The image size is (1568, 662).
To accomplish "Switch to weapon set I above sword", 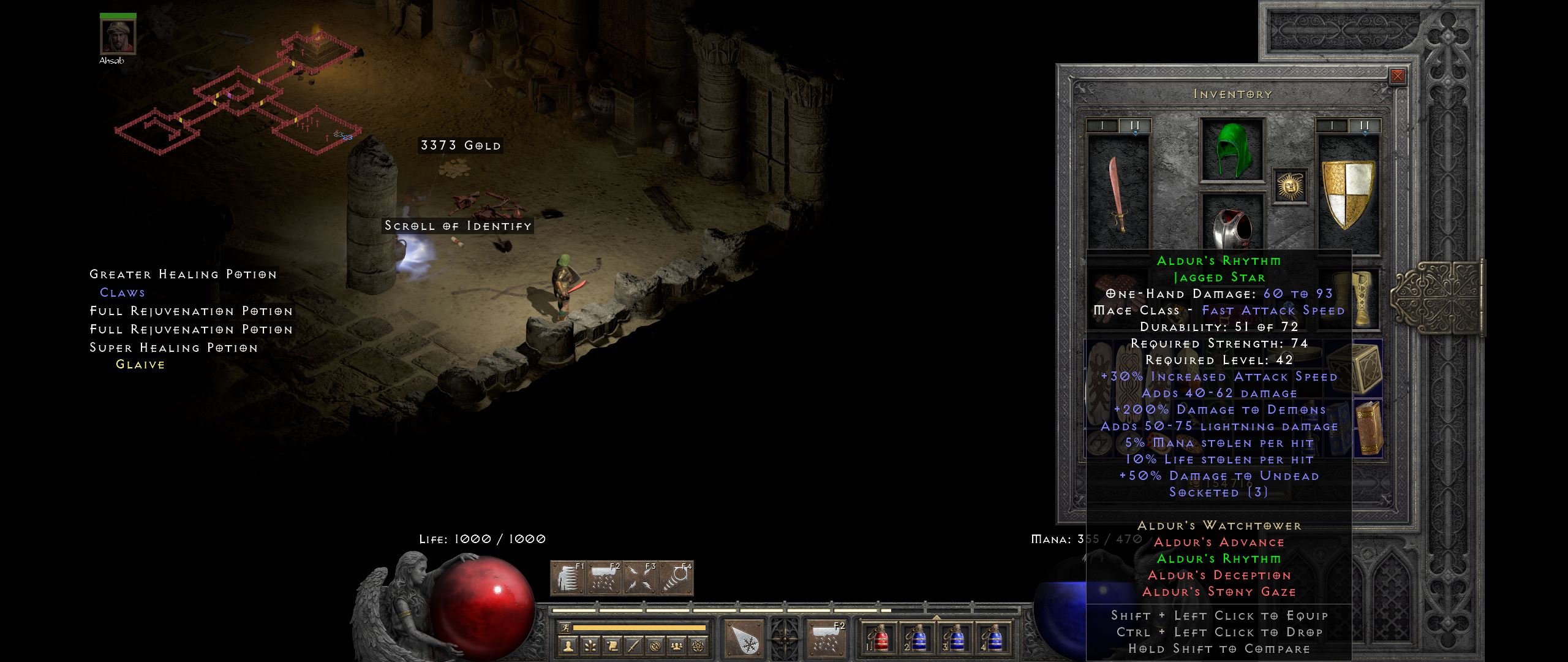I will [1102, 126].
